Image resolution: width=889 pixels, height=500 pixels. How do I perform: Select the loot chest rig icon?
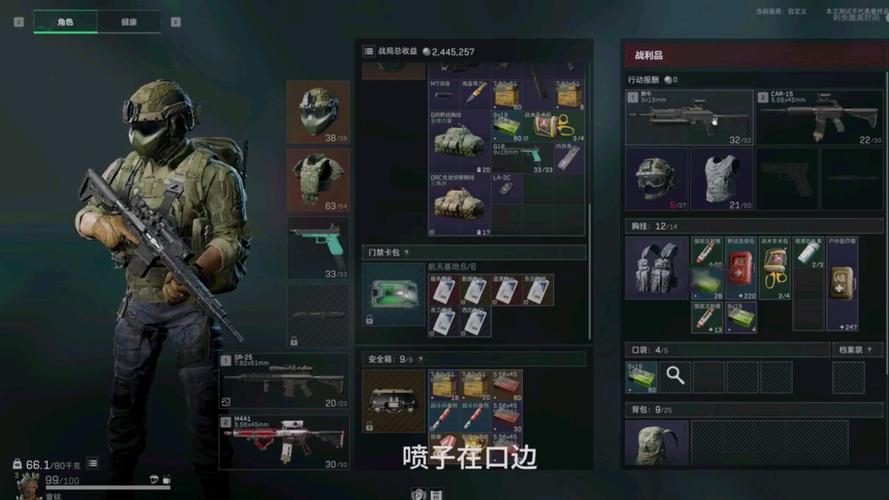(656, 268)
